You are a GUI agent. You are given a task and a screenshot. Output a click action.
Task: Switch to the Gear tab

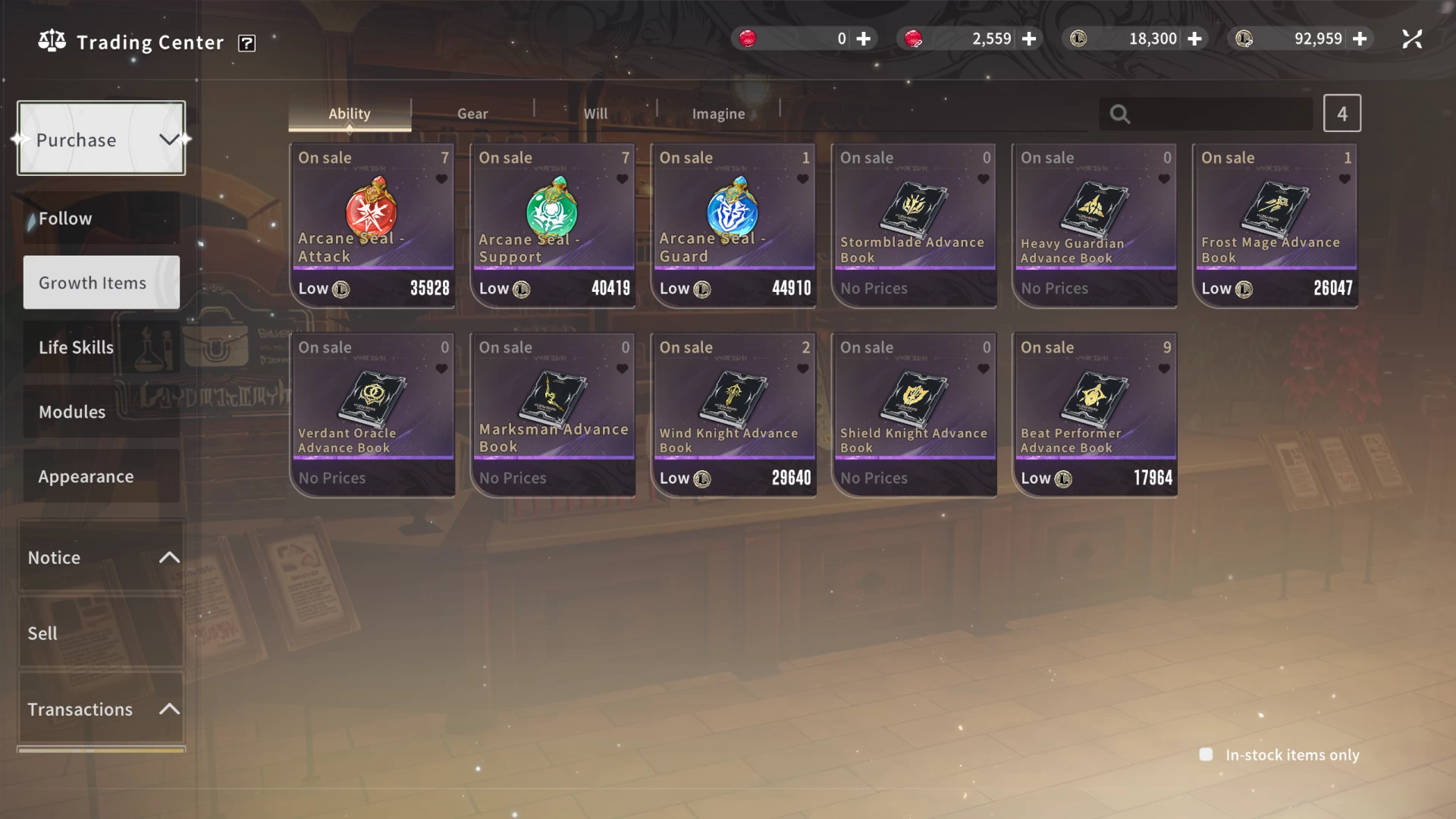(x=472, y=114)
